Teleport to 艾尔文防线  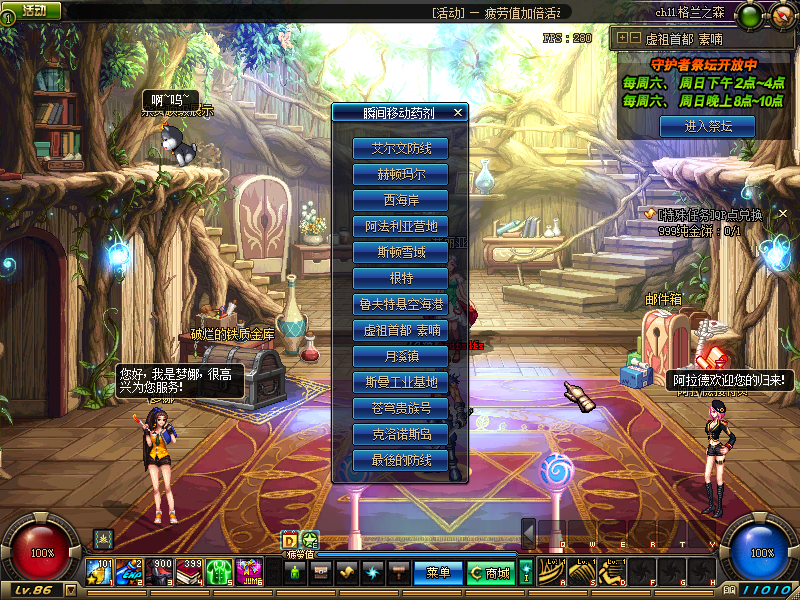(x=400, y=148)
